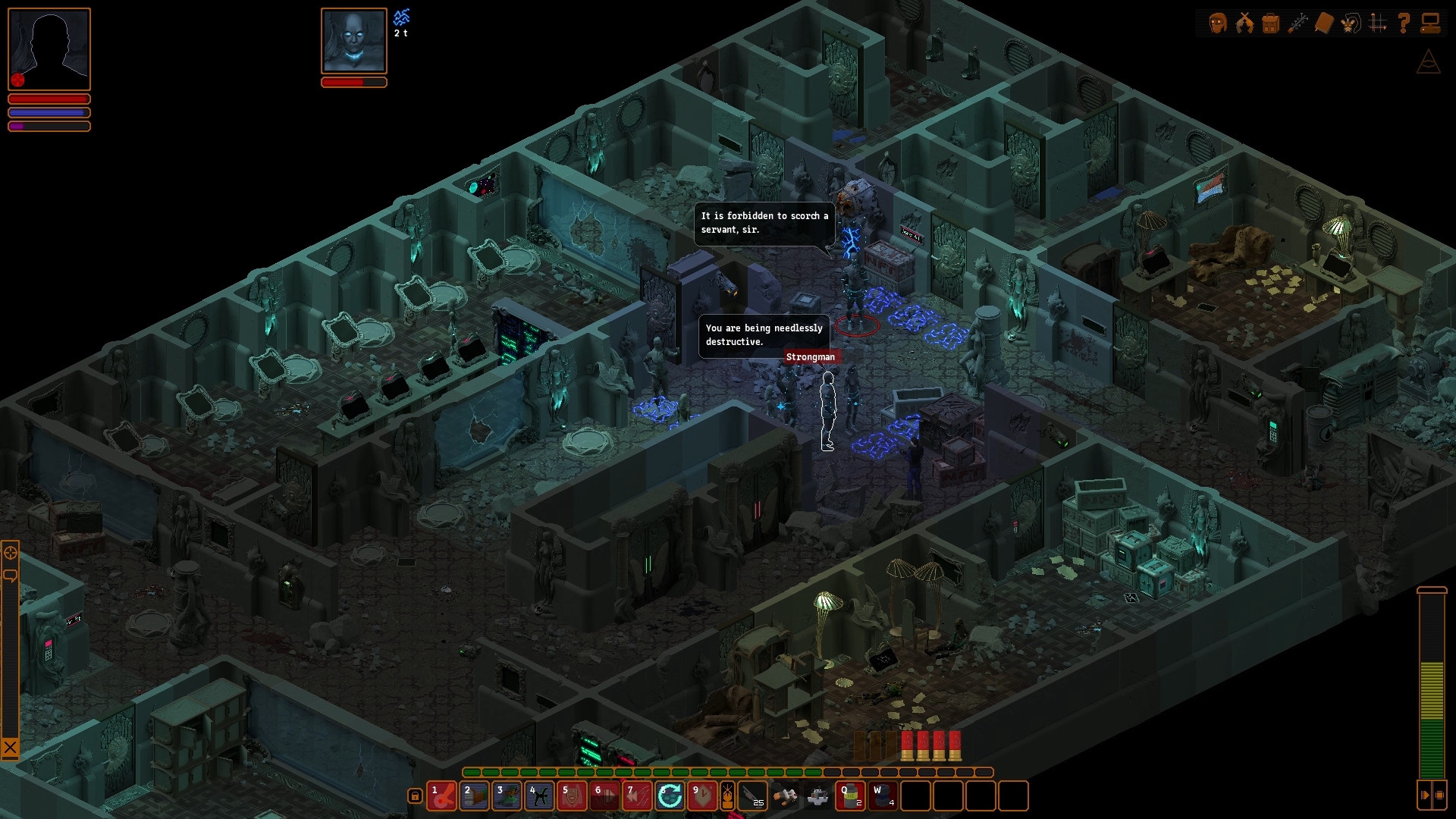1456x819 pixels.
Task: Click the pyramid icon below the menu bar
Action: click(1429, 62)
